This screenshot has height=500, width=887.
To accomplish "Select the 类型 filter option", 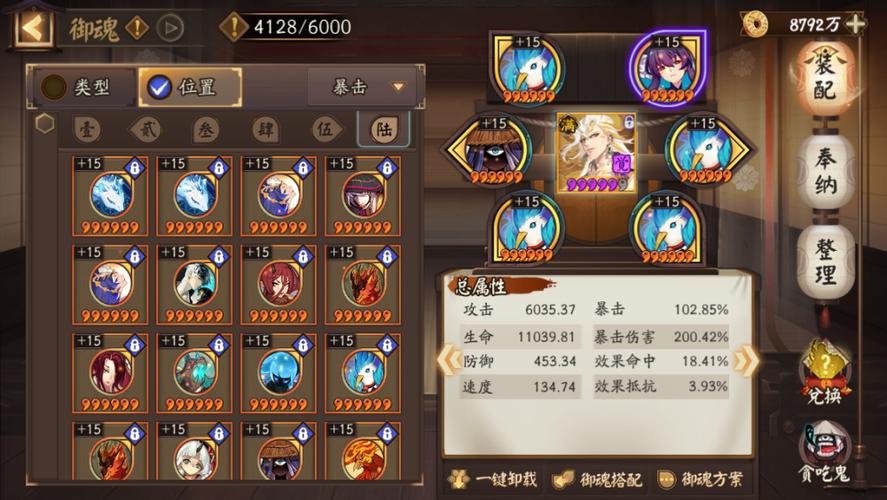I will pos(78,88).
